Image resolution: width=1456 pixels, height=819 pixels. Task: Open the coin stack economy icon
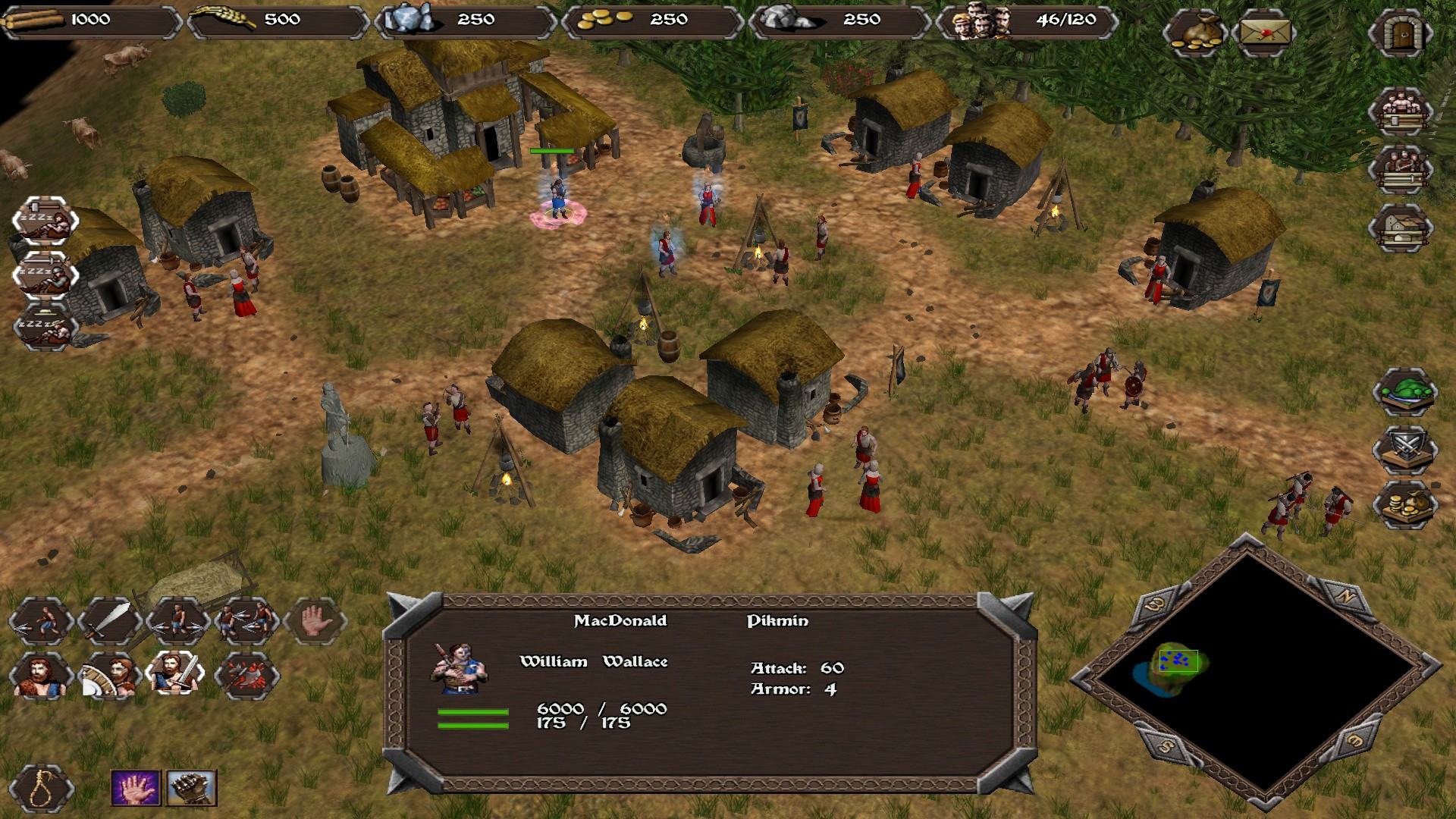[x=1404, y=504]
